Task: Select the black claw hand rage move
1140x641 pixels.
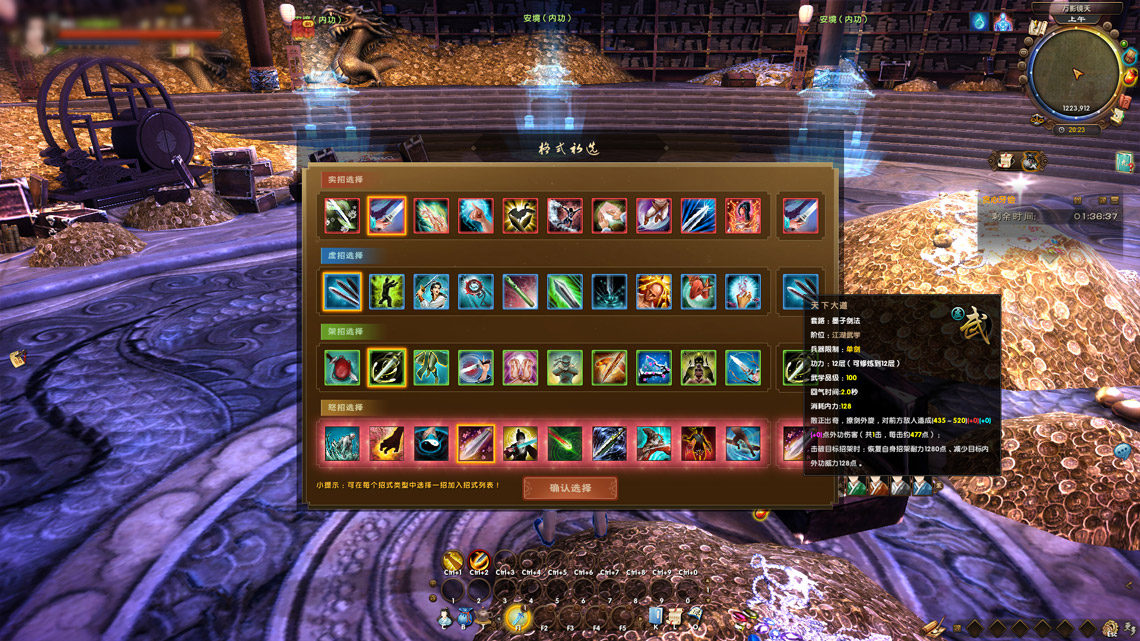Action: tap(387, 444)
